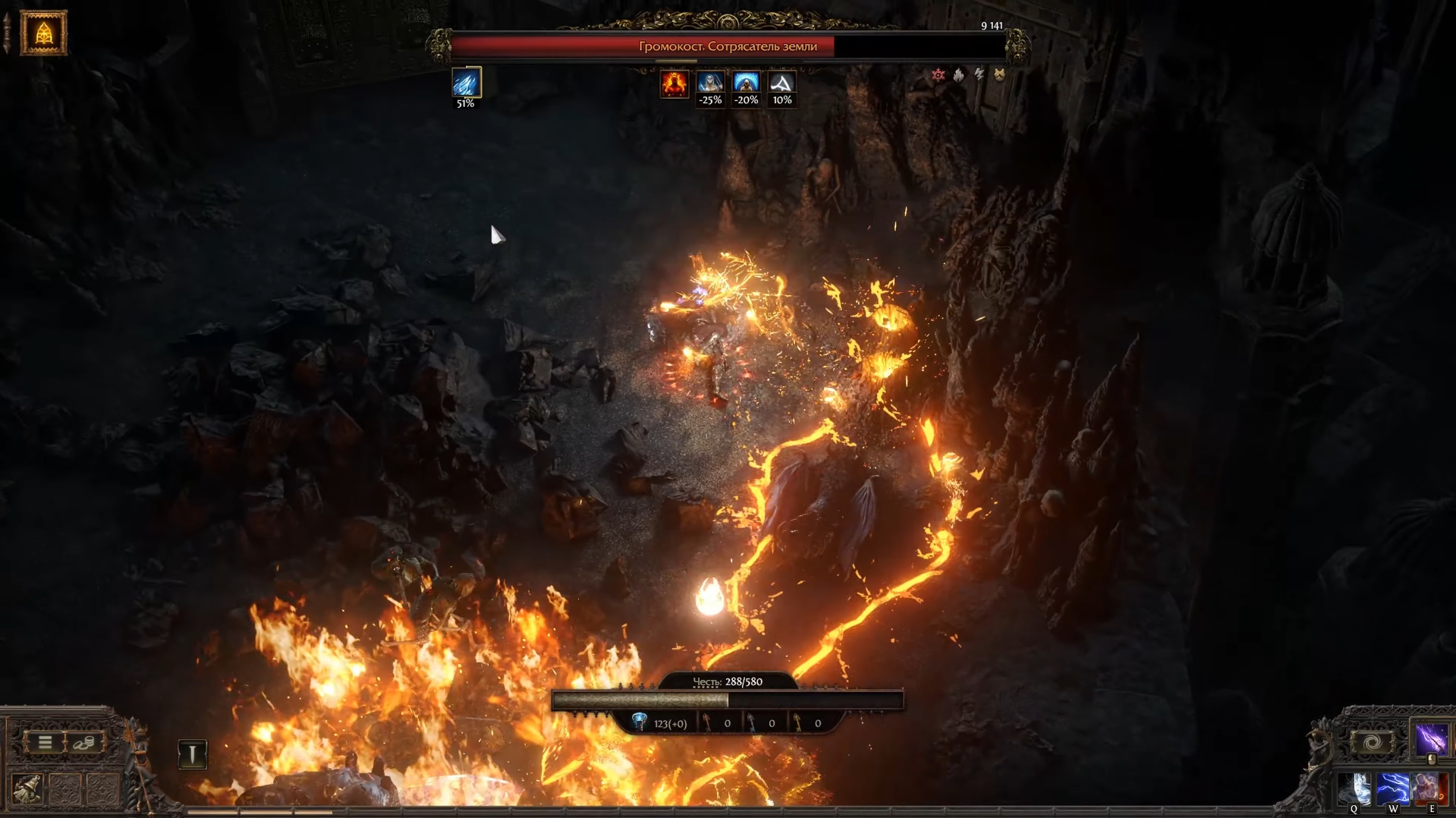
Task: Click the red snowflake resistance icon
Action: pos(939,74)
